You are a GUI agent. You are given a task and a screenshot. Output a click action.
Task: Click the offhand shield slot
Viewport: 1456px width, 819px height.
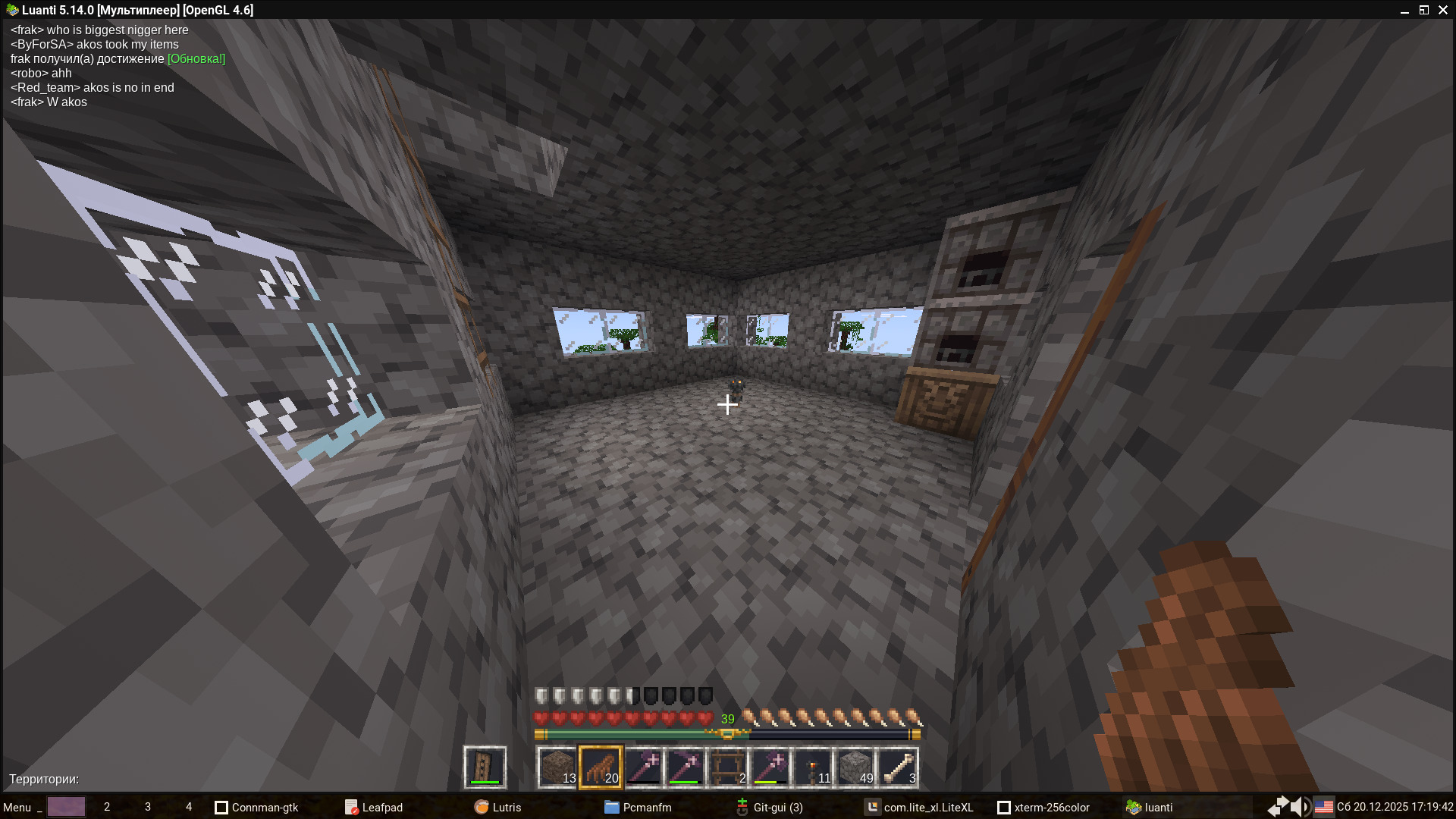pyautogui.click(x=485, y=767)
